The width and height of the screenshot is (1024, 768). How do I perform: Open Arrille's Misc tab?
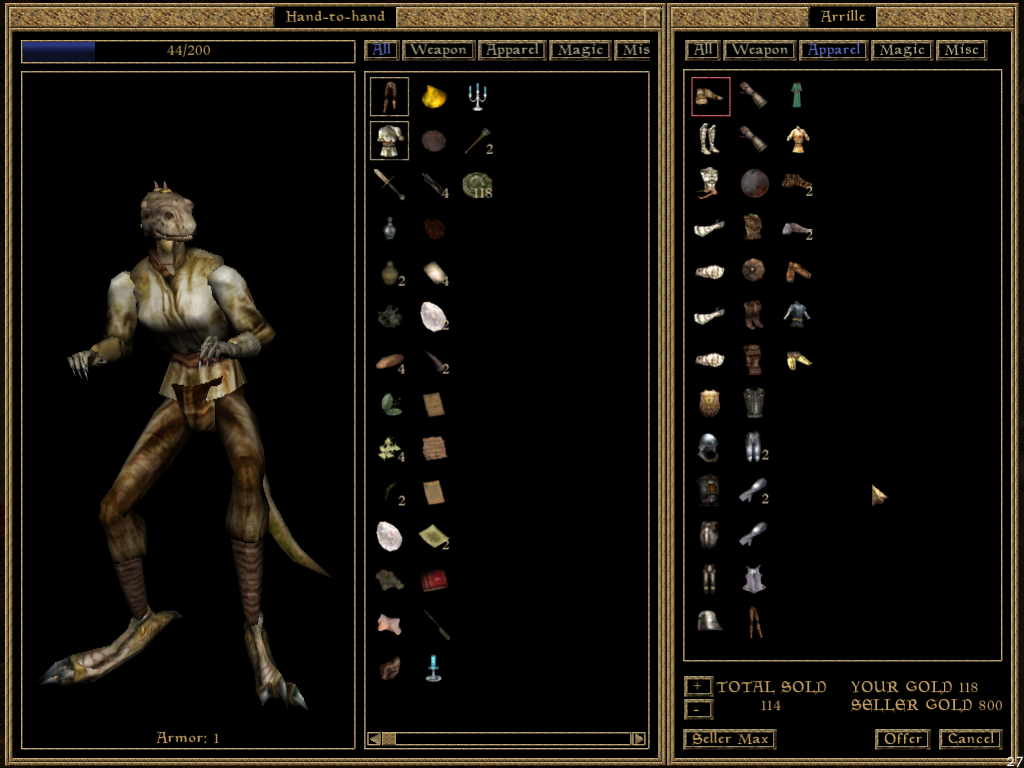[x=961, y=50]
